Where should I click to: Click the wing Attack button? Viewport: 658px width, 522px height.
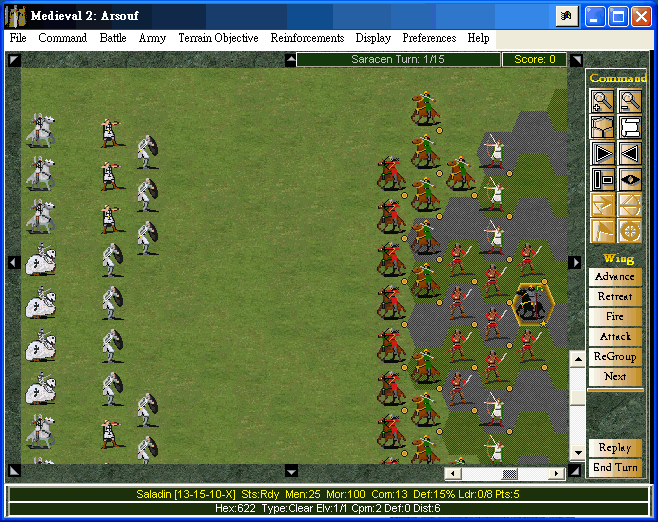pos(615,337)
